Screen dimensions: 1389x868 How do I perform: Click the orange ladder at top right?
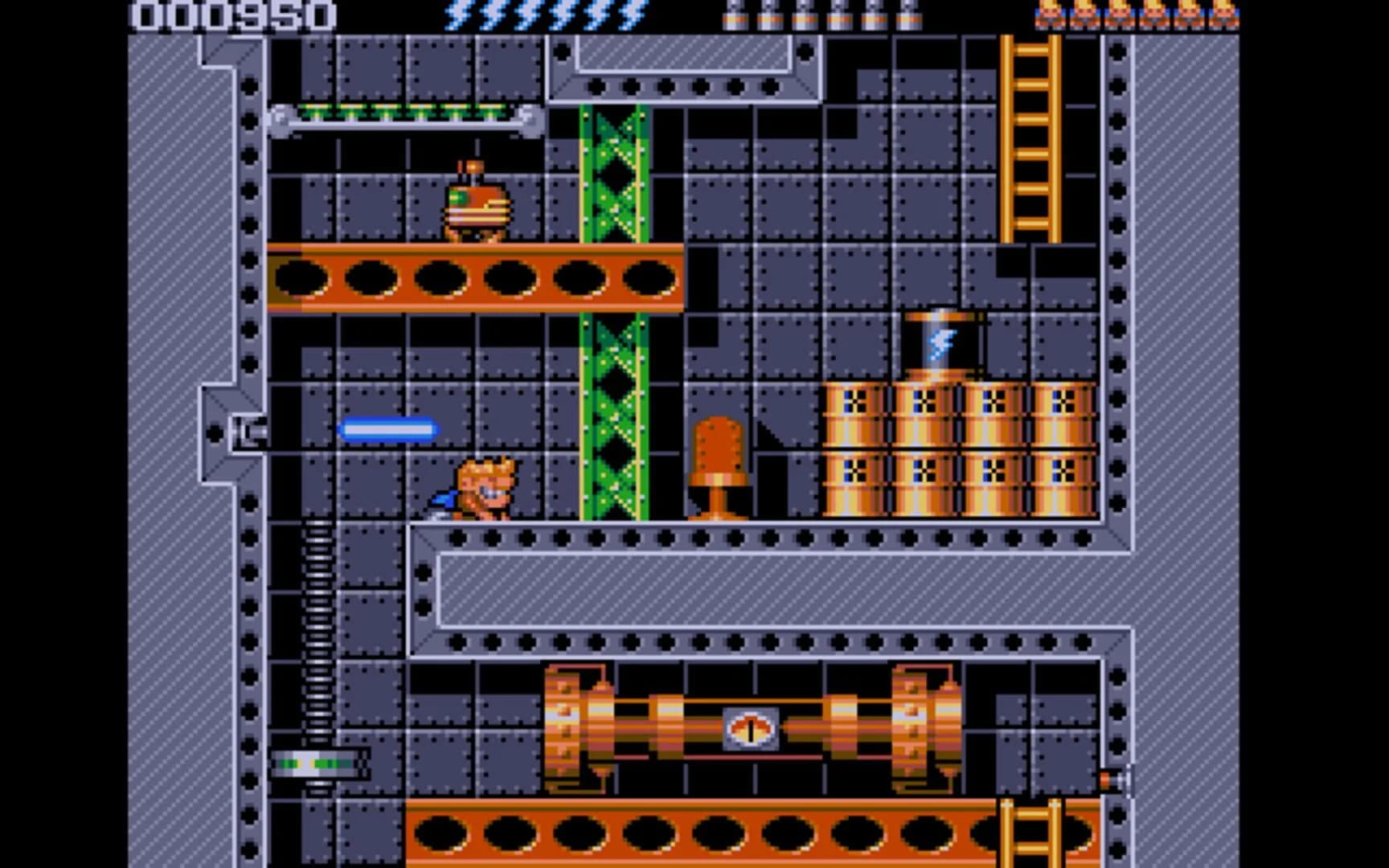click(1031, 137)
